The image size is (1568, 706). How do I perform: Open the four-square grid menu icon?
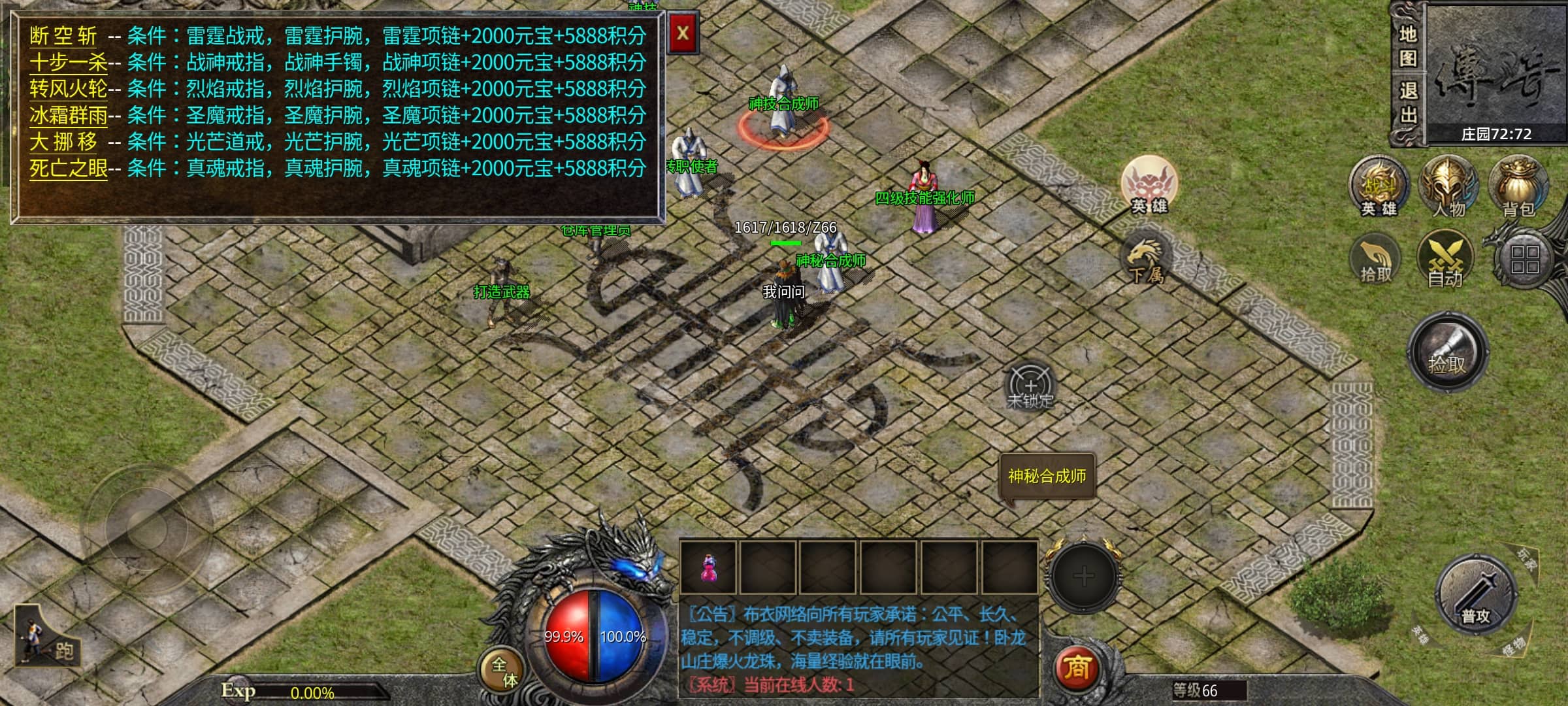1525,260
